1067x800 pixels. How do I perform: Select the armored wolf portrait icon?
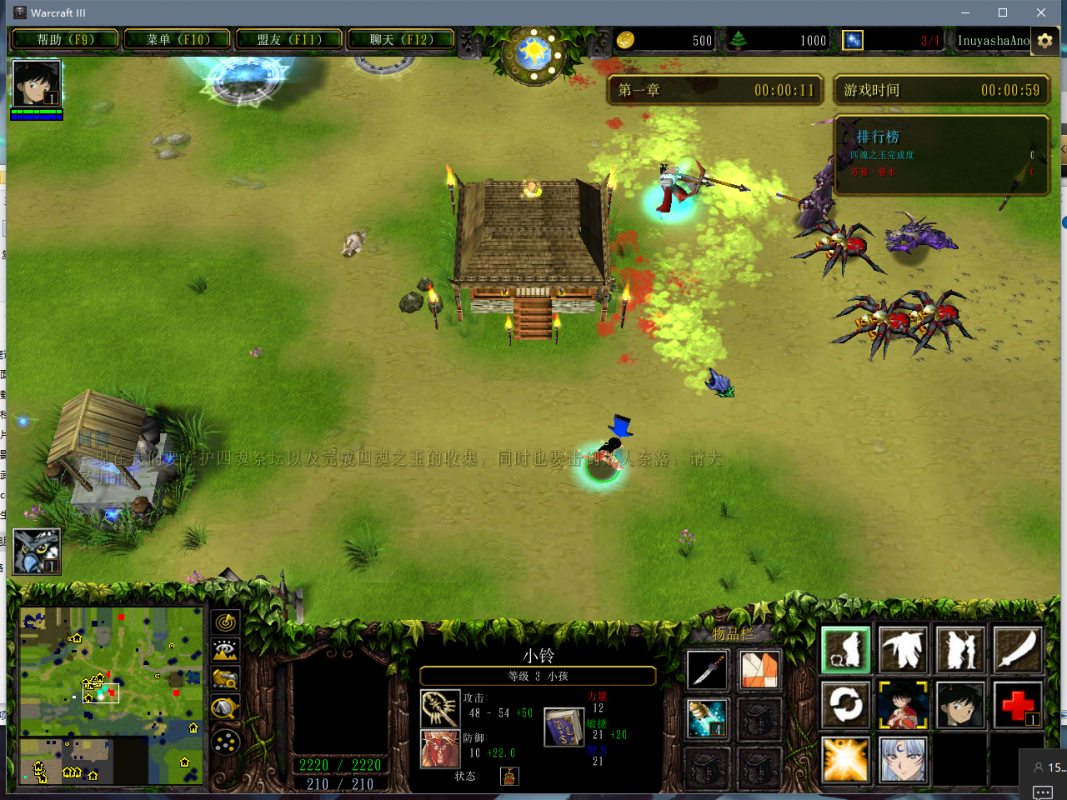(37, 551)
